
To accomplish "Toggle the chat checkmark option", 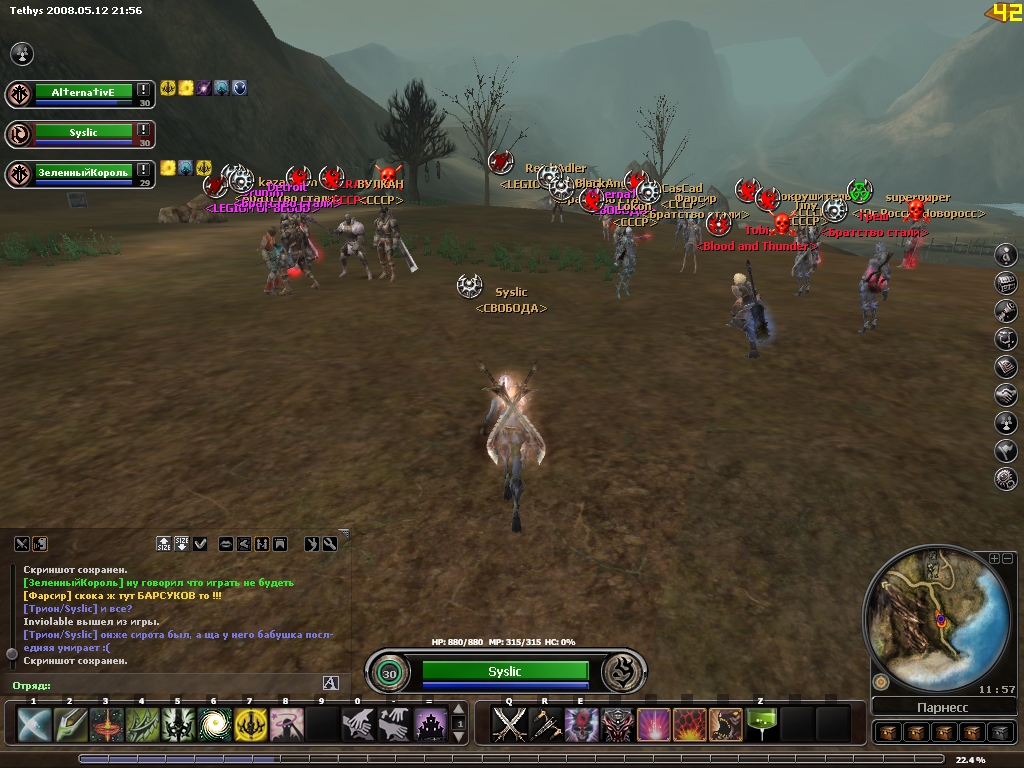I will point(200,544).
